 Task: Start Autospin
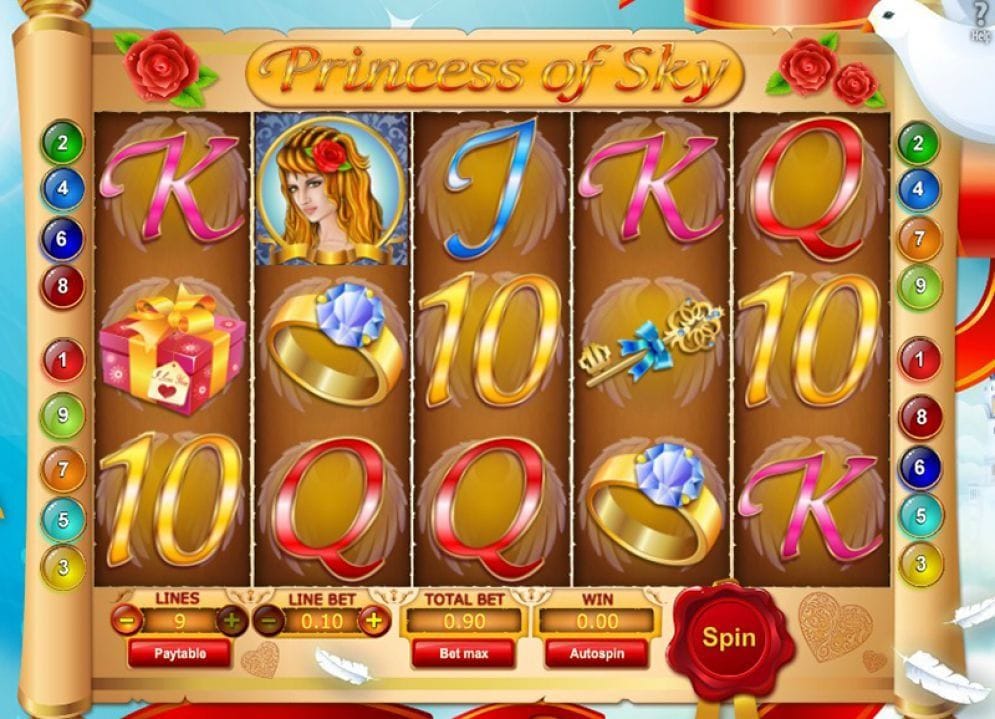click(596, 653)
